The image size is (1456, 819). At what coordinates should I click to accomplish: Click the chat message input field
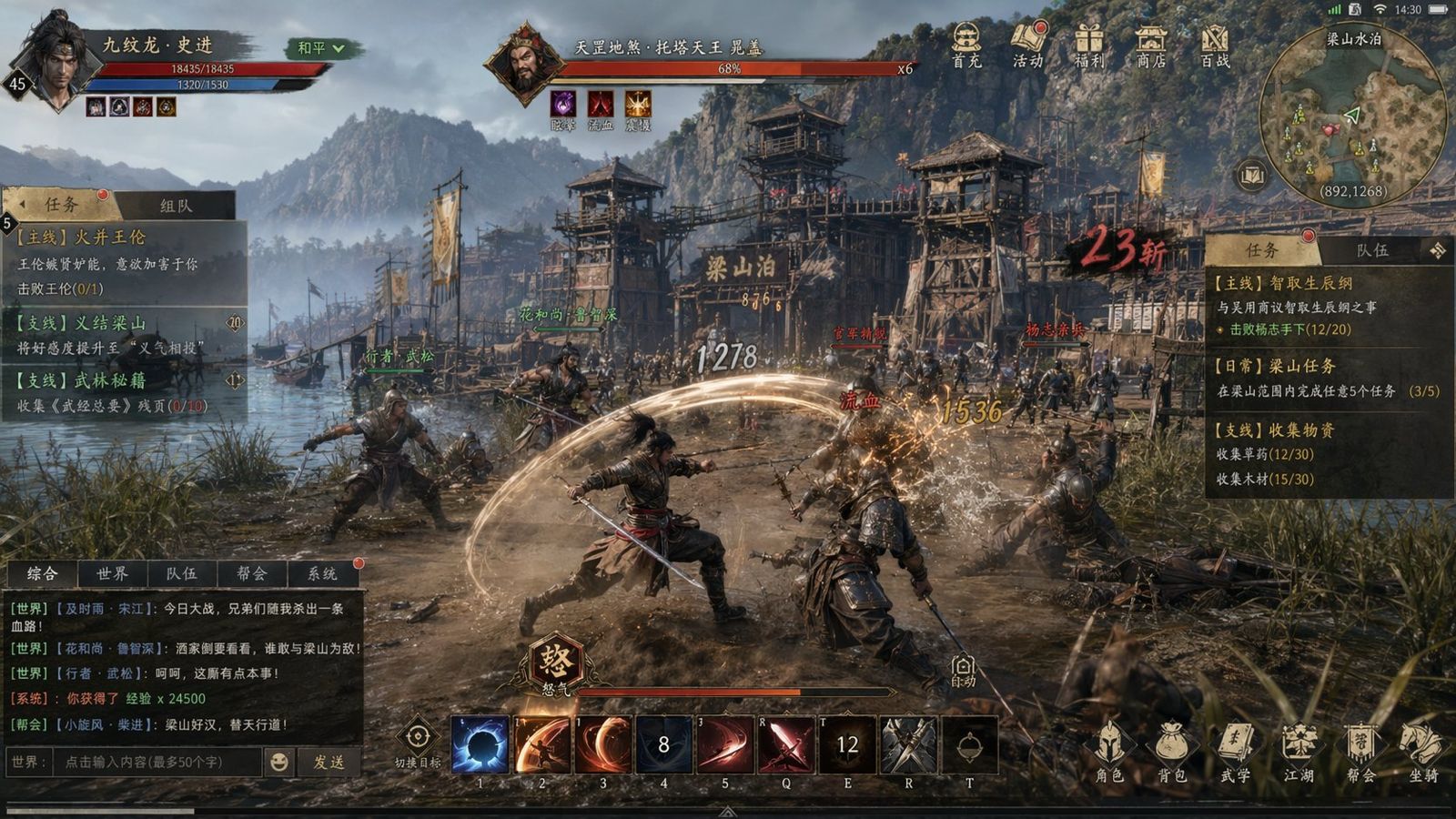tap(157, 762)
